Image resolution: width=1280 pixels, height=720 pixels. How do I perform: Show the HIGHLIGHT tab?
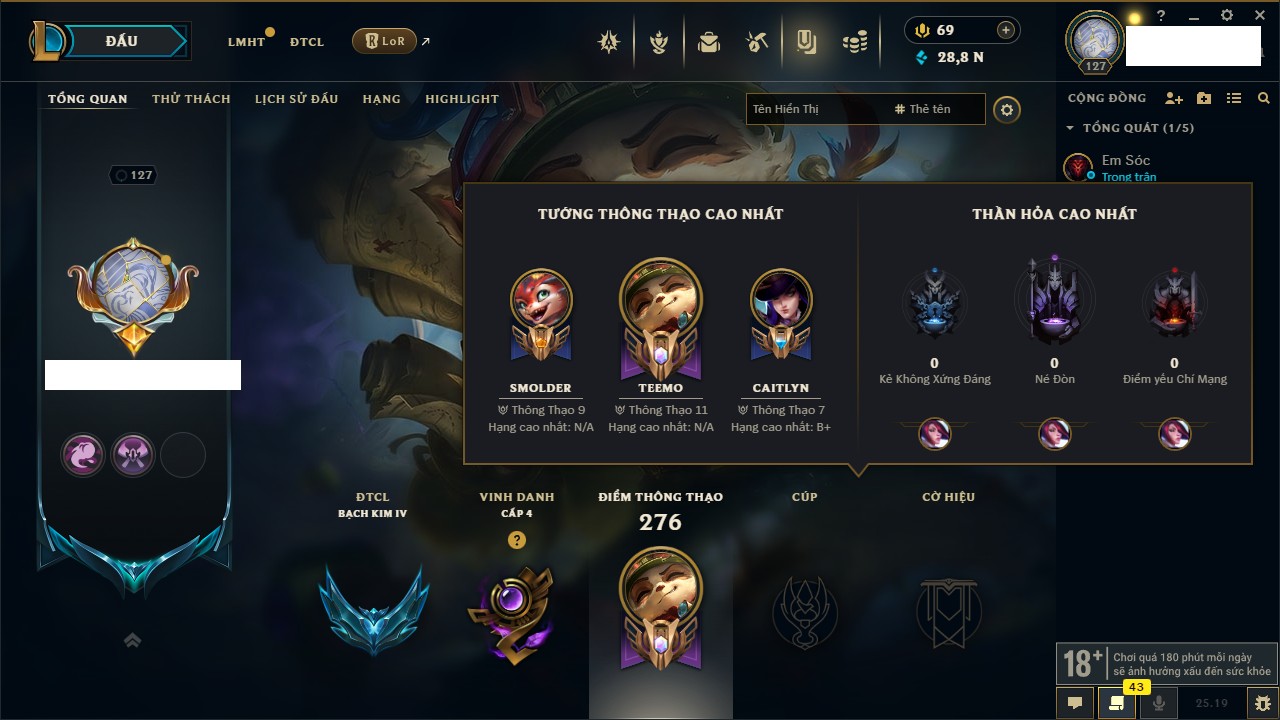pyautogui.click(x=461, y=99)
